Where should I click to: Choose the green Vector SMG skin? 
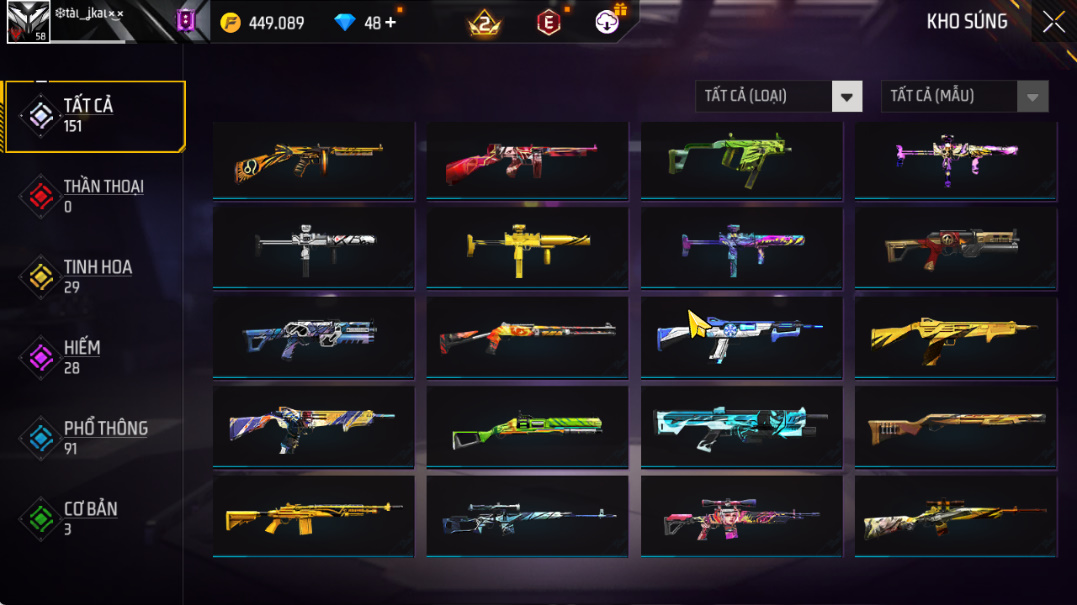pyautogui.click(x=741, y=159)
